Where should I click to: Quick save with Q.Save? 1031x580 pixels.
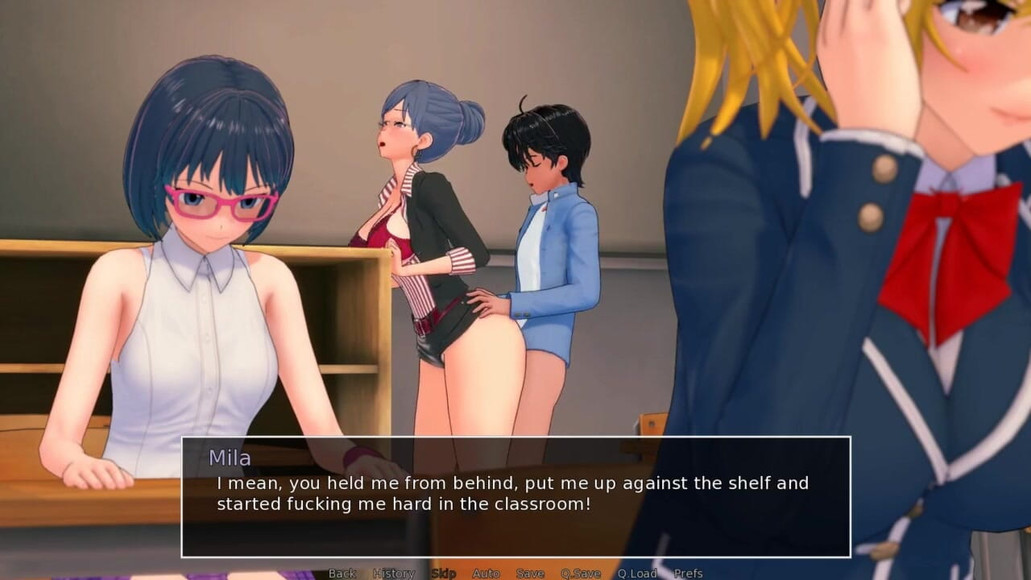580,573
